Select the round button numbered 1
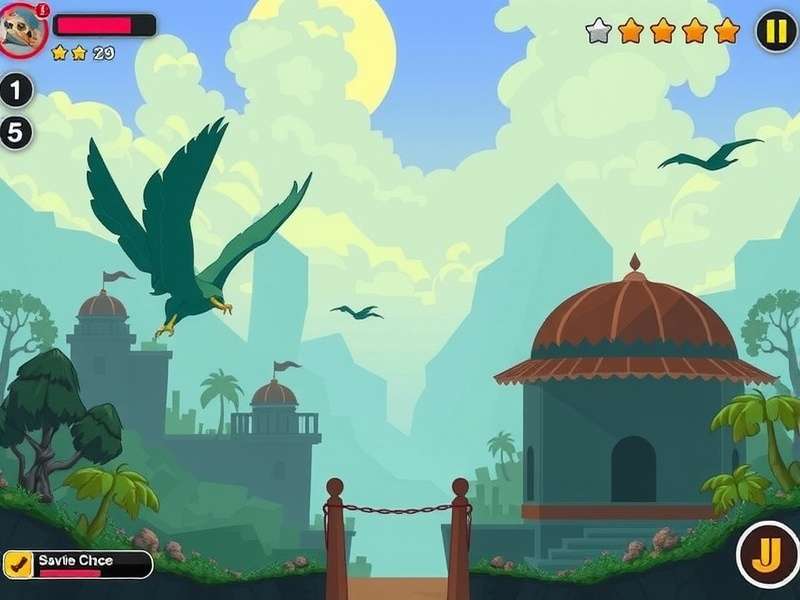This screenshot has height=600, width=800. [15, 91]
